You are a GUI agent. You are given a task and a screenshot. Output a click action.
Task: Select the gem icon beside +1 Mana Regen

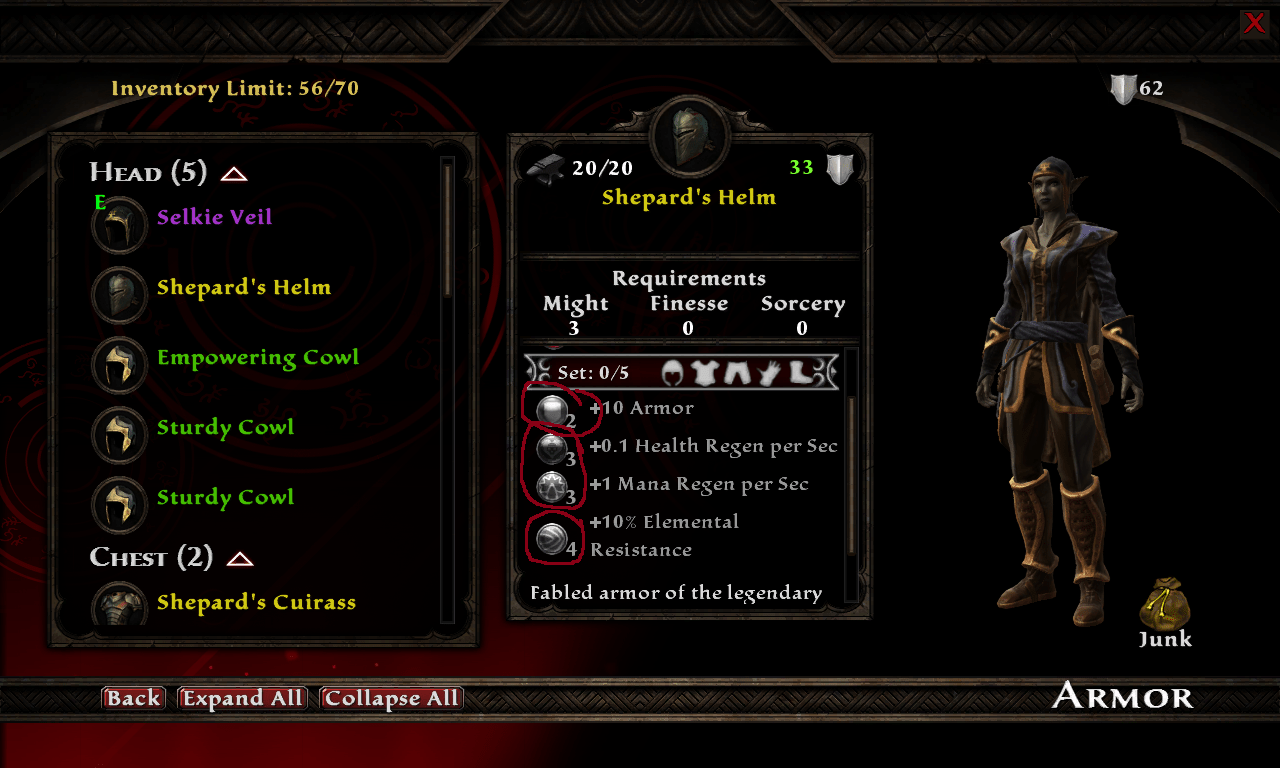click(553, 484)
